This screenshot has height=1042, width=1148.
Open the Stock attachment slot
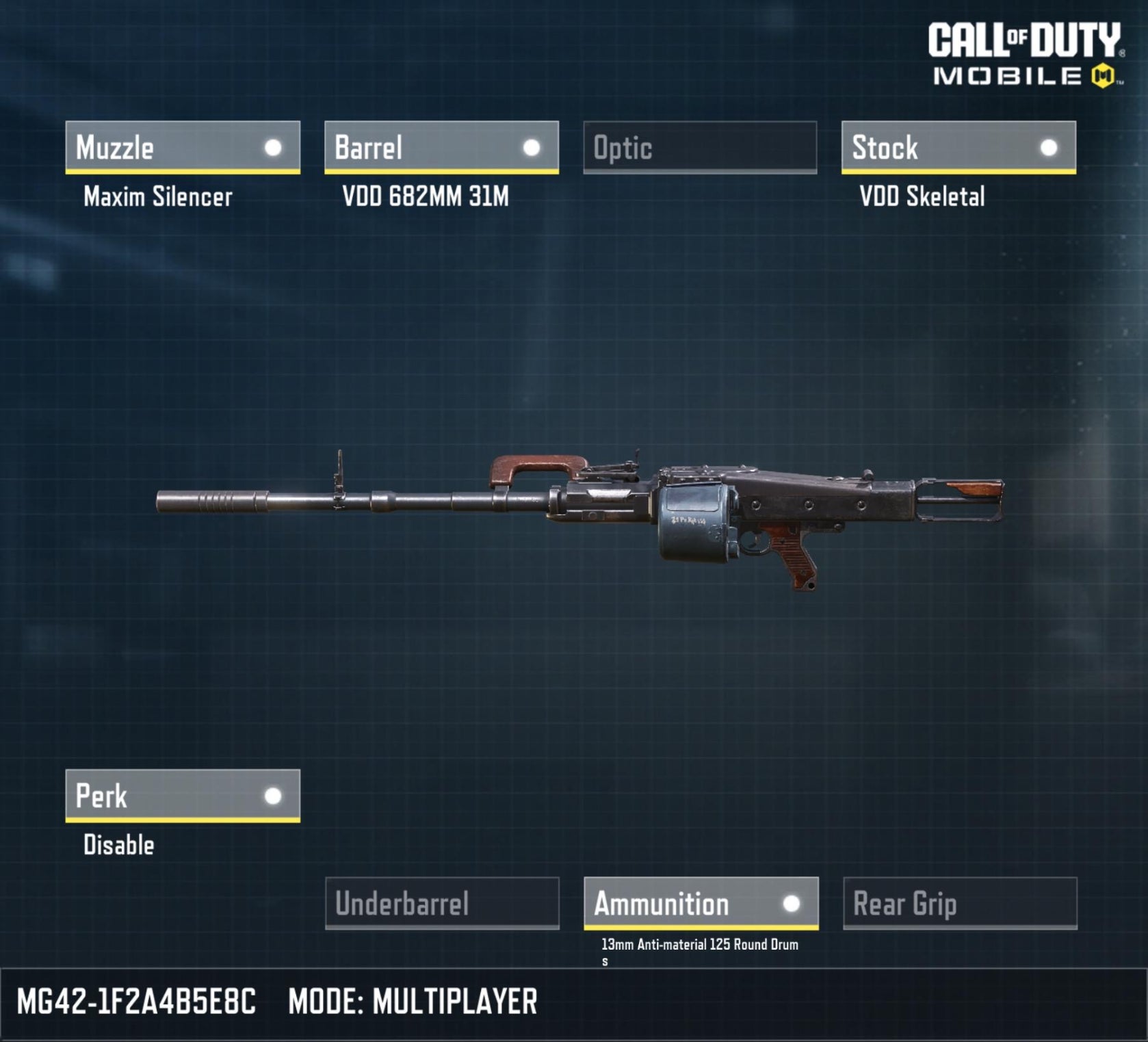(958, 147)
